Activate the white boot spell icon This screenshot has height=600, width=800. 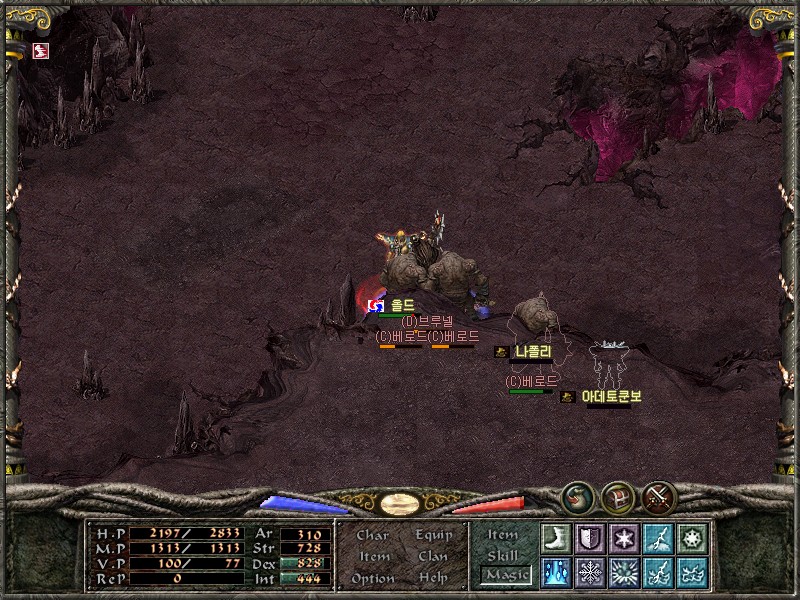[x=555, y=538]
